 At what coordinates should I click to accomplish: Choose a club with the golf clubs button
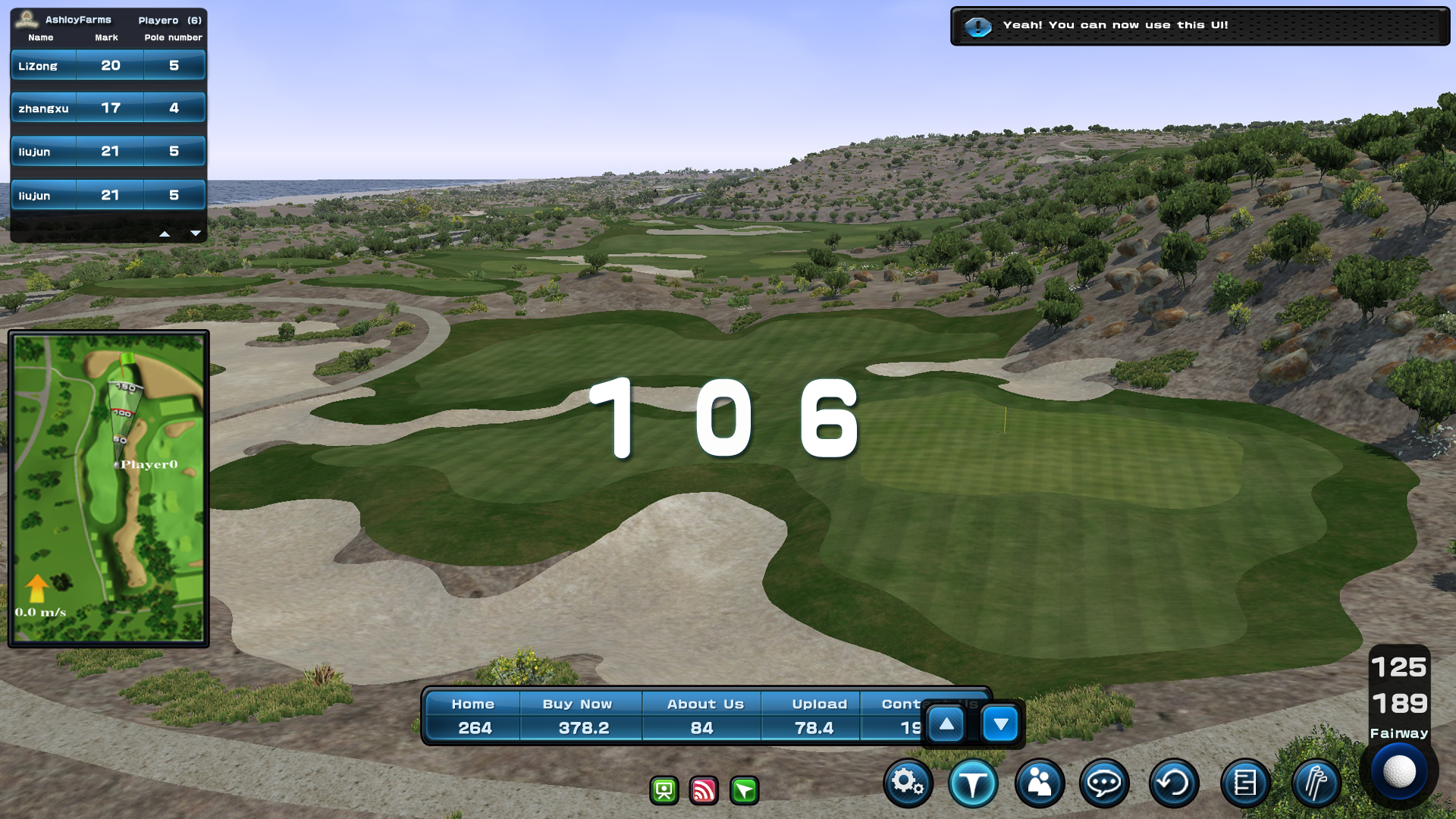[x=1316, y=783]
